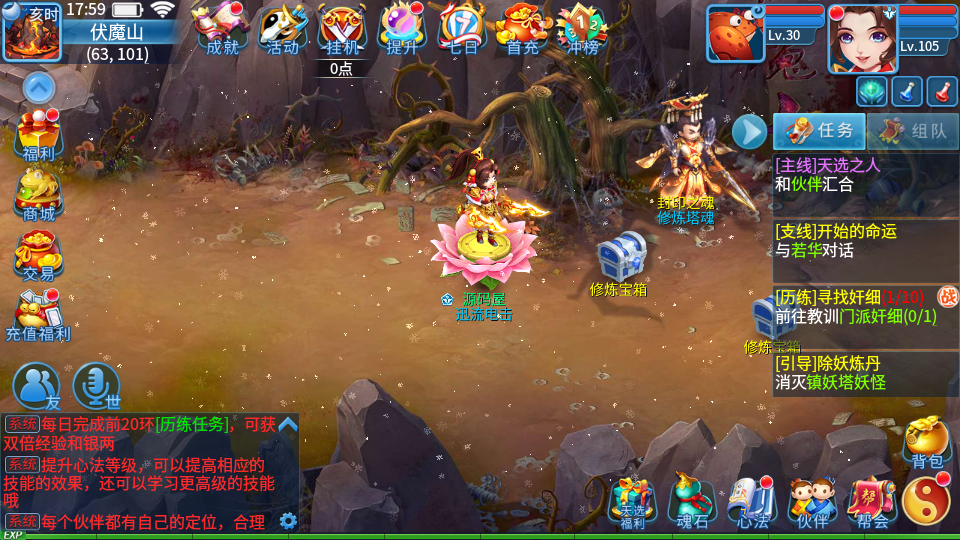This screenshot has width=960, height=540.
Task: Open chat settings gear icon
Action: click(288, 520)
